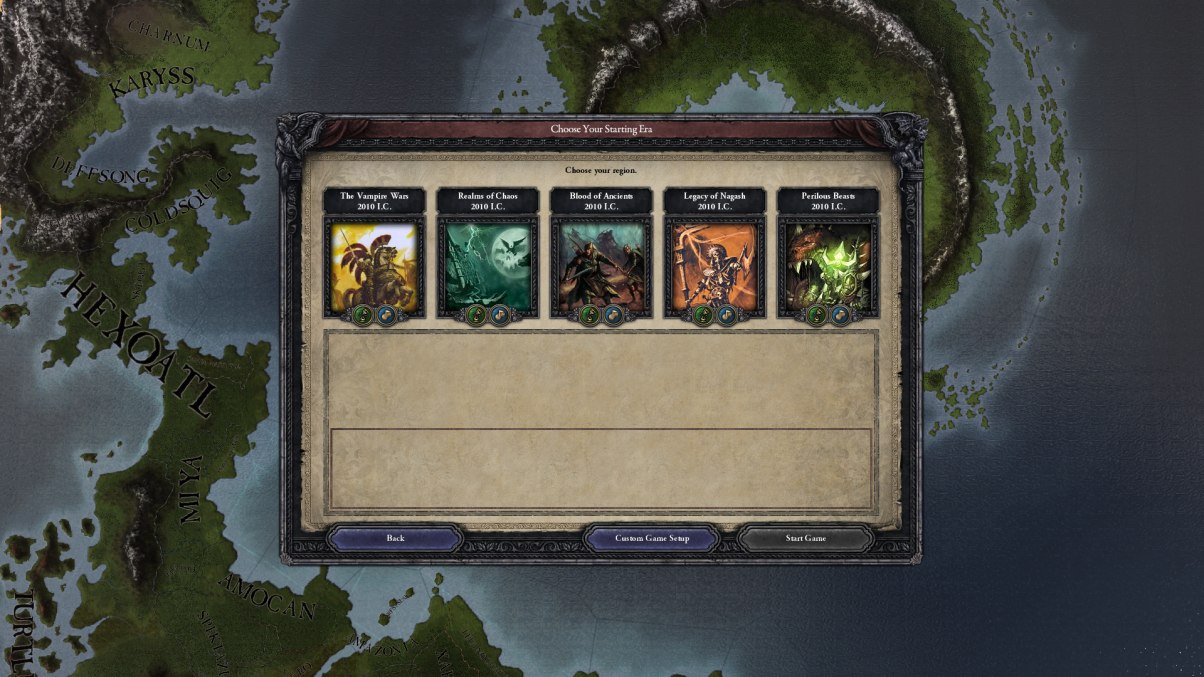The image size is (1204, 677).
Task: Open Custom Game Setup
Action: 651,539
